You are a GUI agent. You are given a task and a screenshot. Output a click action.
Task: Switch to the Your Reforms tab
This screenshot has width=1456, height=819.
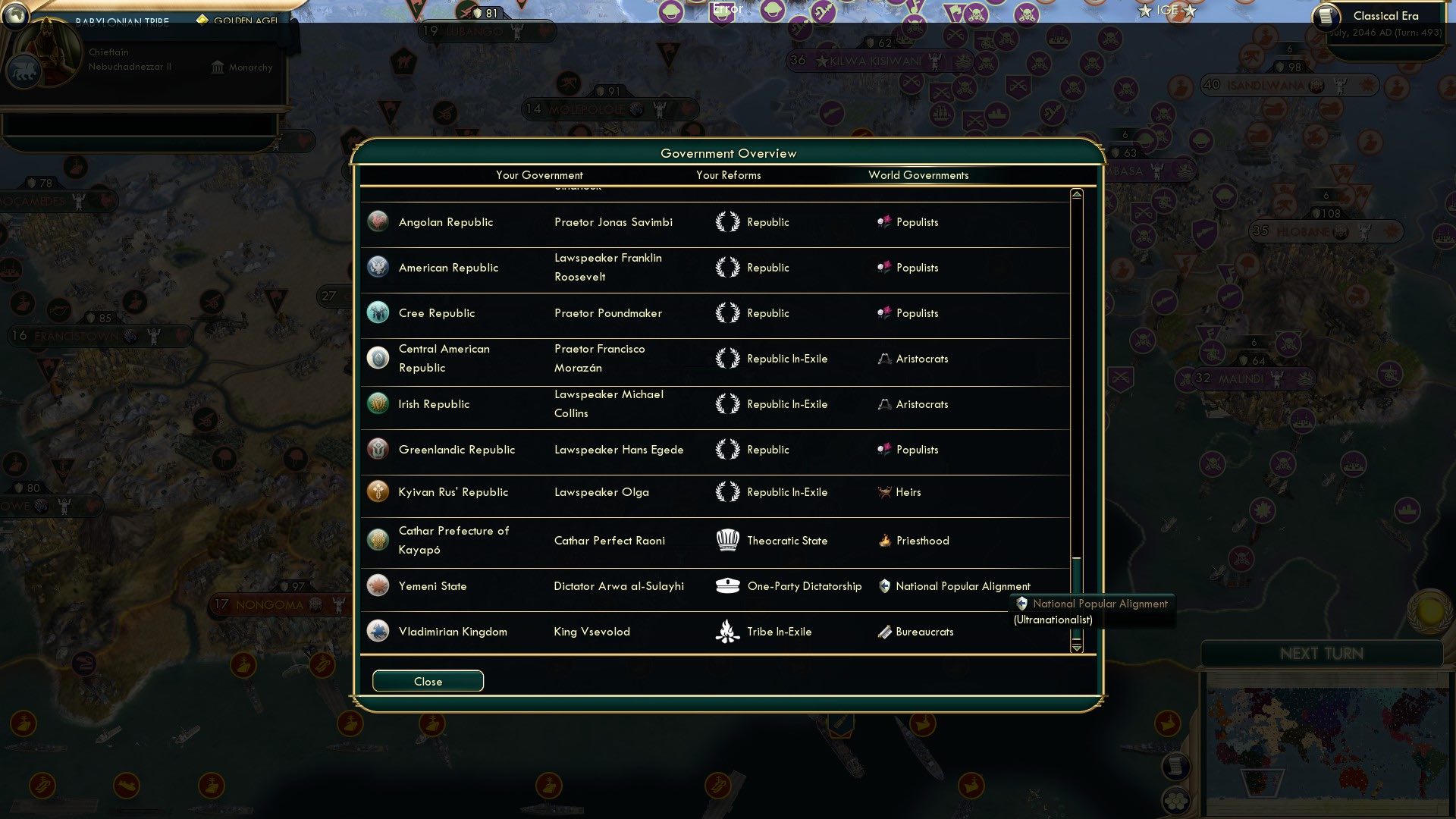[x=728, y=175]
